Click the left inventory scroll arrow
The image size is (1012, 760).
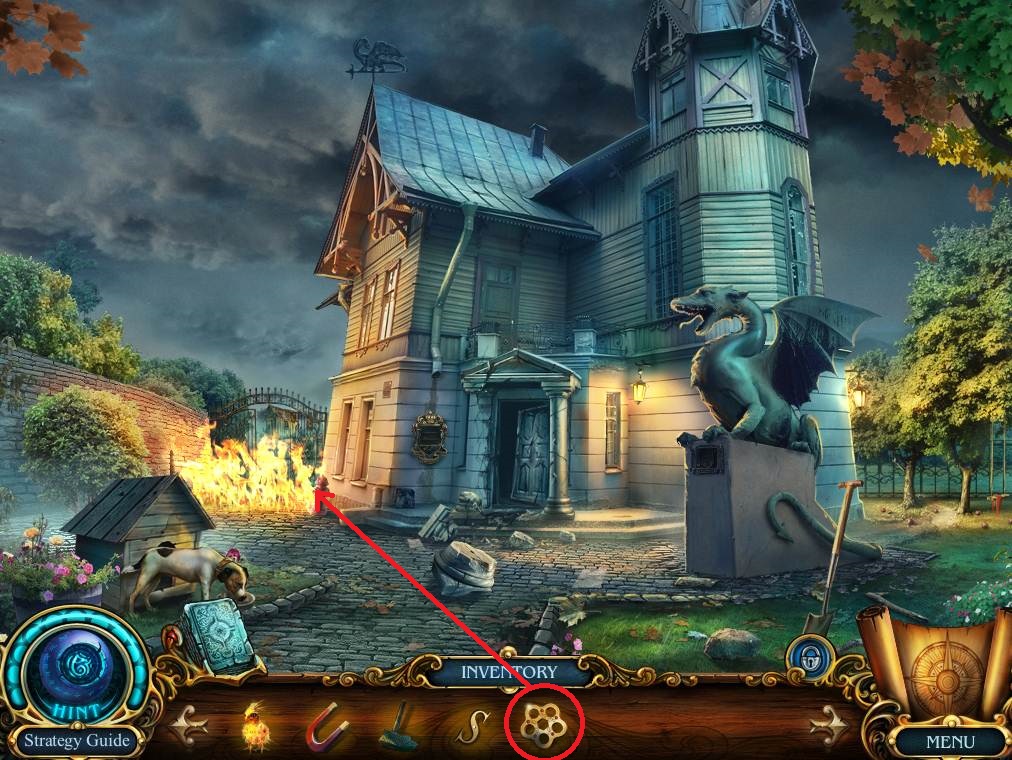[185, 726]
